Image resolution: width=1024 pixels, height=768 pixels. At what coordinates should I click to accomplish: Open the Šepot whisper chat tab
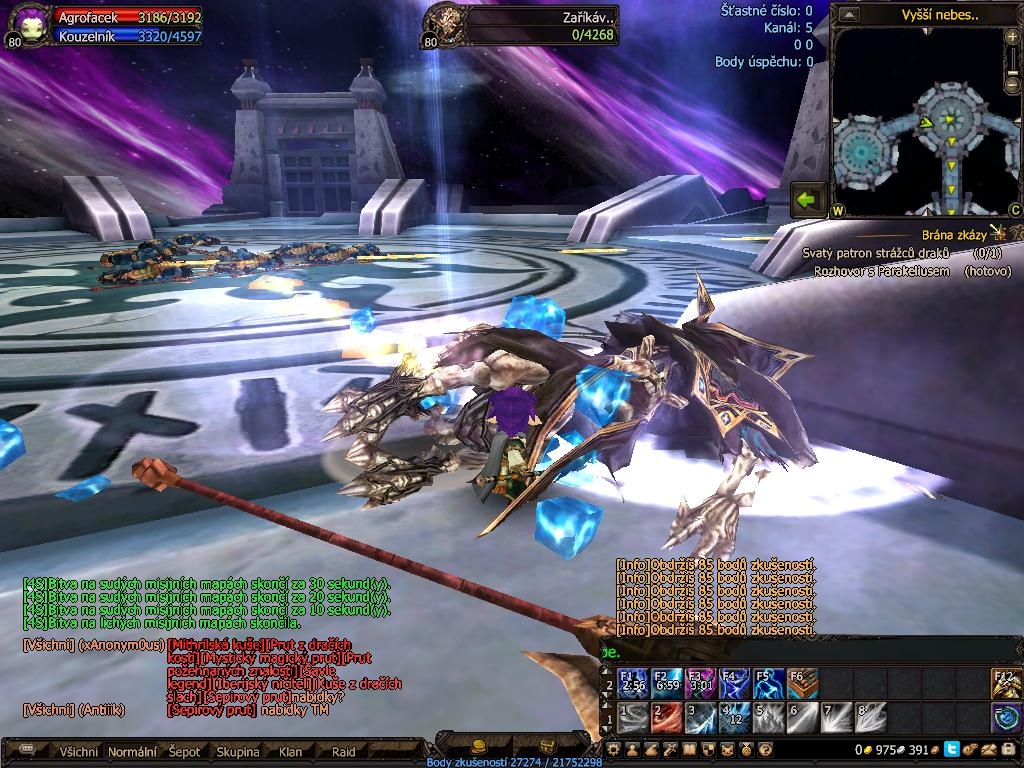coord(184,751)
